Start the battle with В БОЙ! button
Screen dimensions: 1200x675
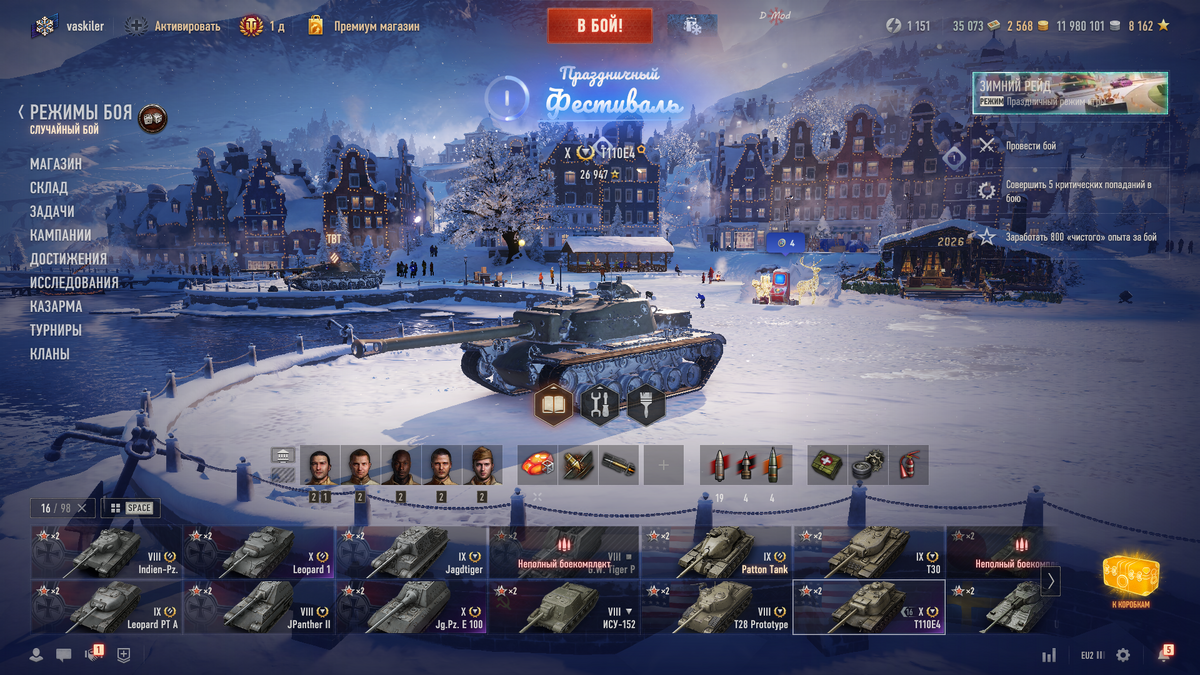(599, 26)
